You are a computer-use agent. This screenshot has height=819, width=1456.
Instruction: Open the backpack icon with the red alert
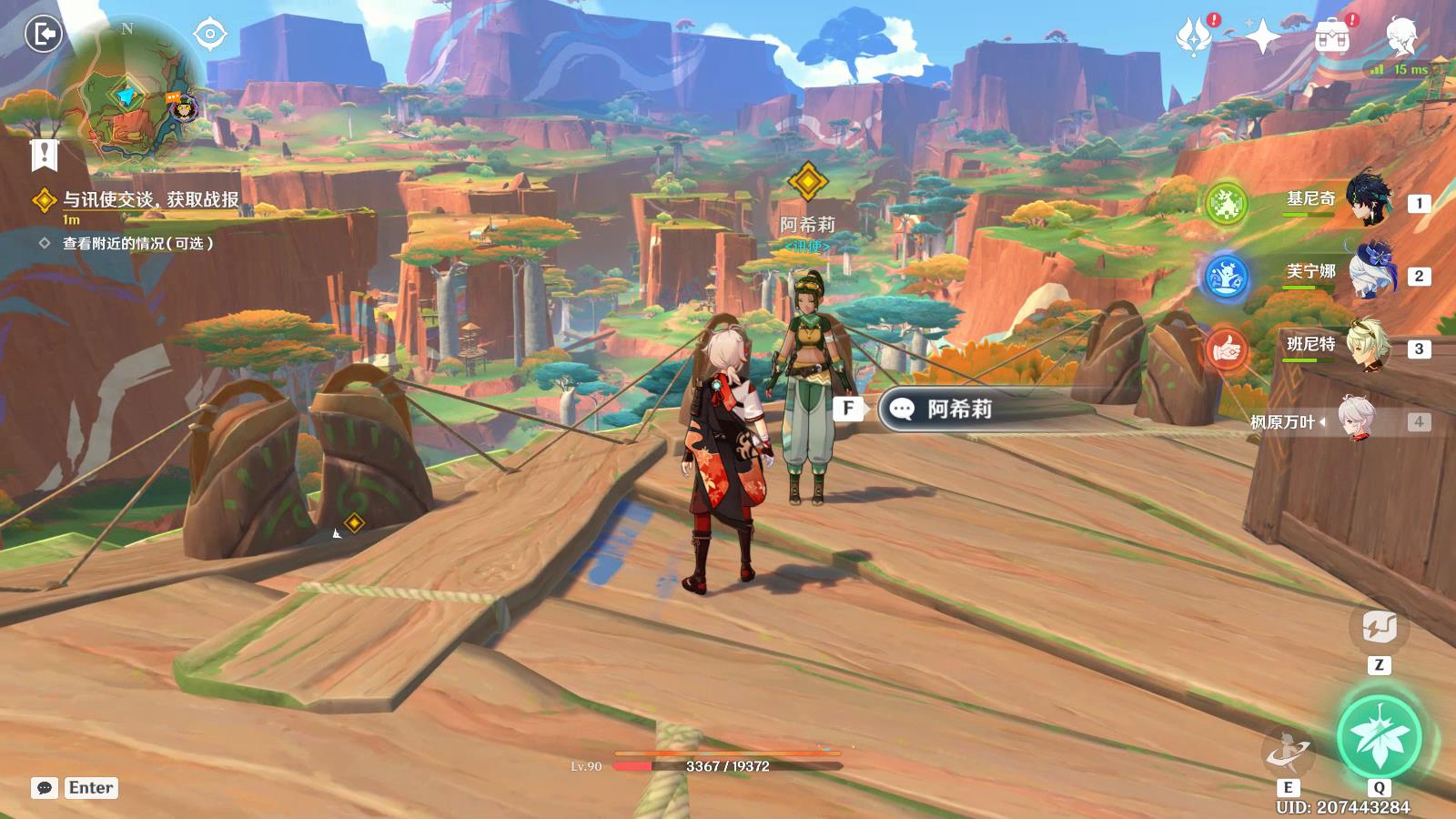coord(1332,37)
